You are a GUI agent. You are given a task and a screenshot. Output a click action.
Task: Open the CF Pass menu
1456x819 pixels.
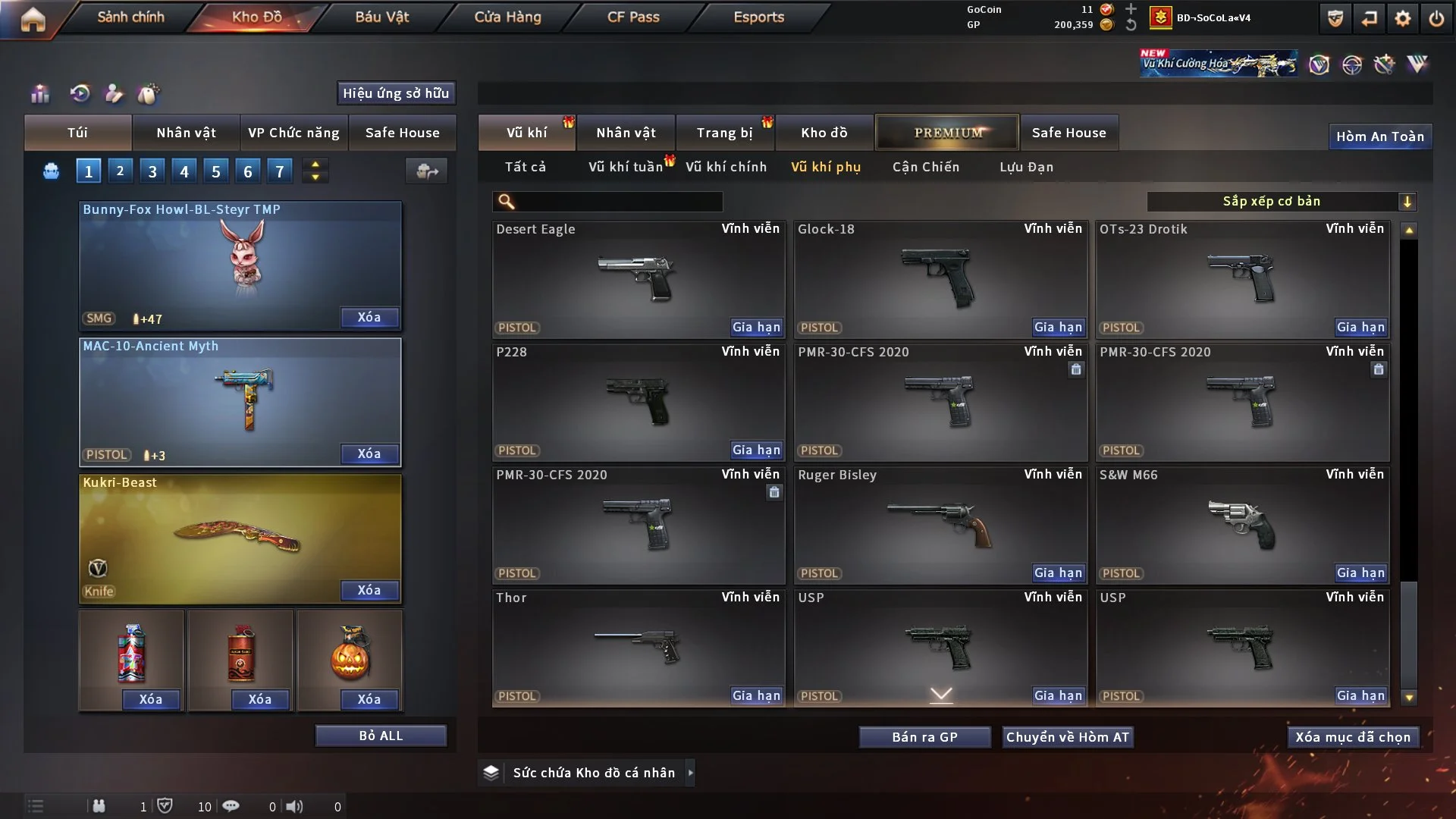point(633,17)
